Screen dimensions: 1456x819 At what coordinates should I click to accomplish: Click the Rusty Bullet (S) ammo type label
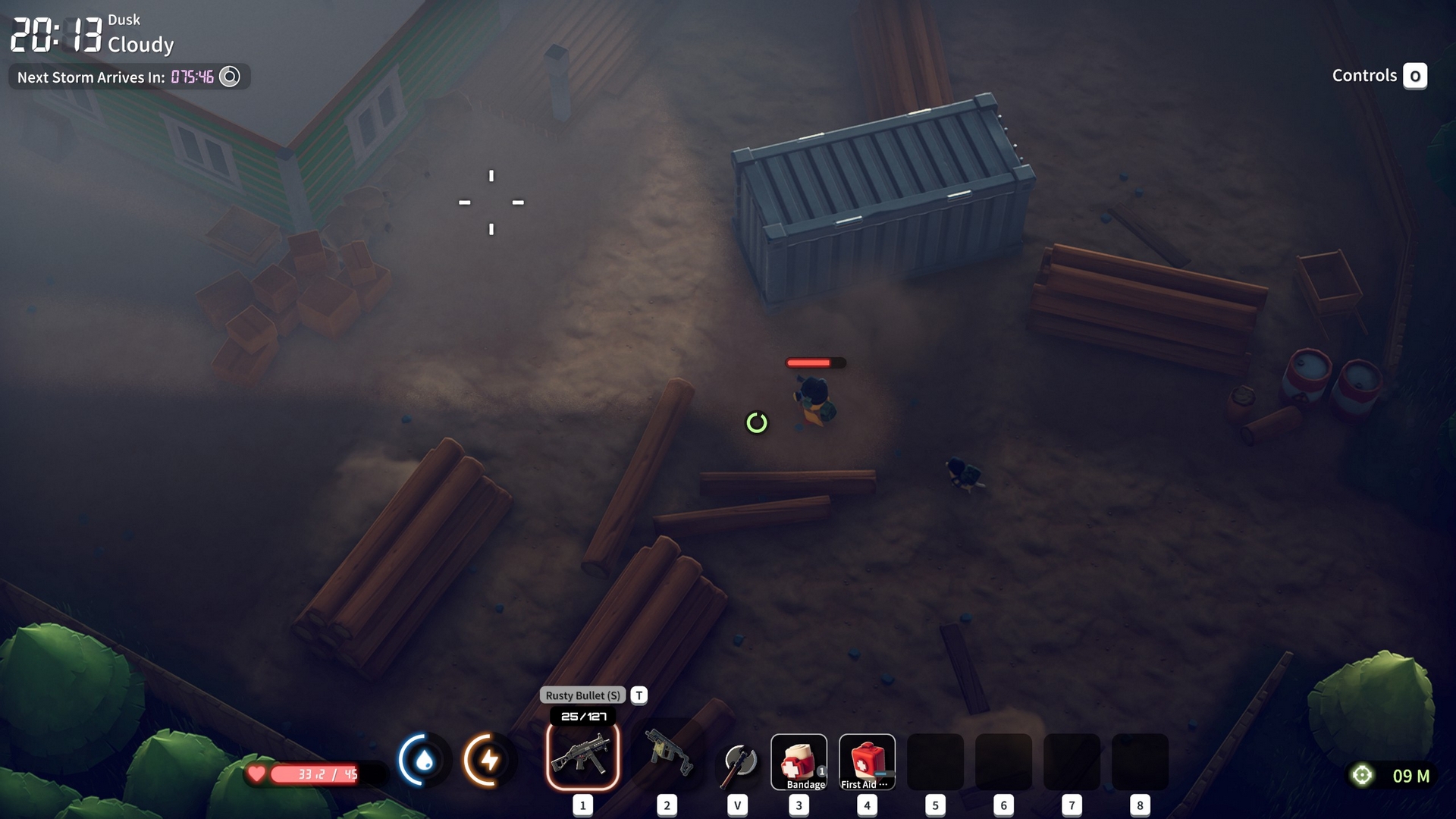tap(582, 695)
